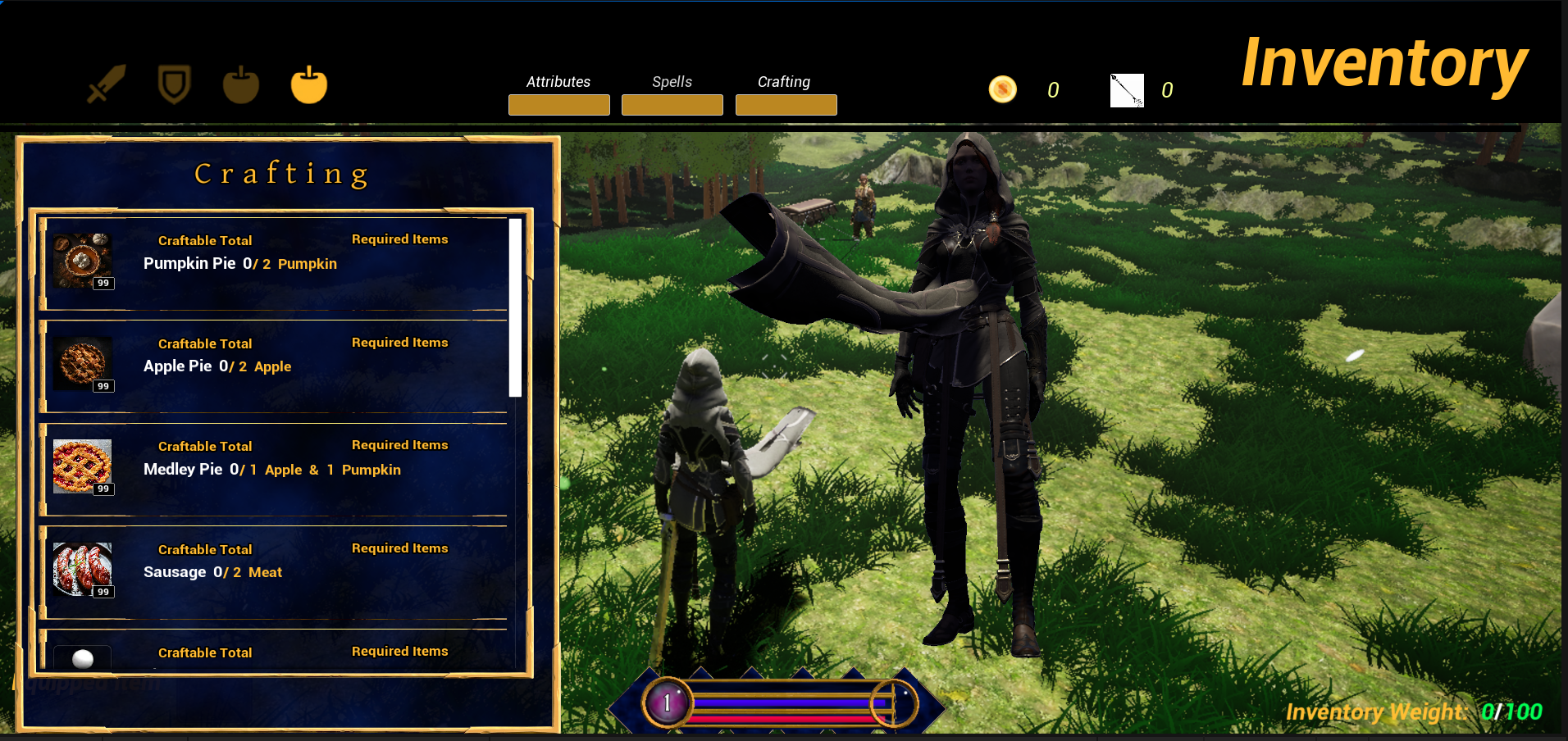Select the shield armor category icon
The height and width of the screenshot is (741, 1568).
(174, 84)
